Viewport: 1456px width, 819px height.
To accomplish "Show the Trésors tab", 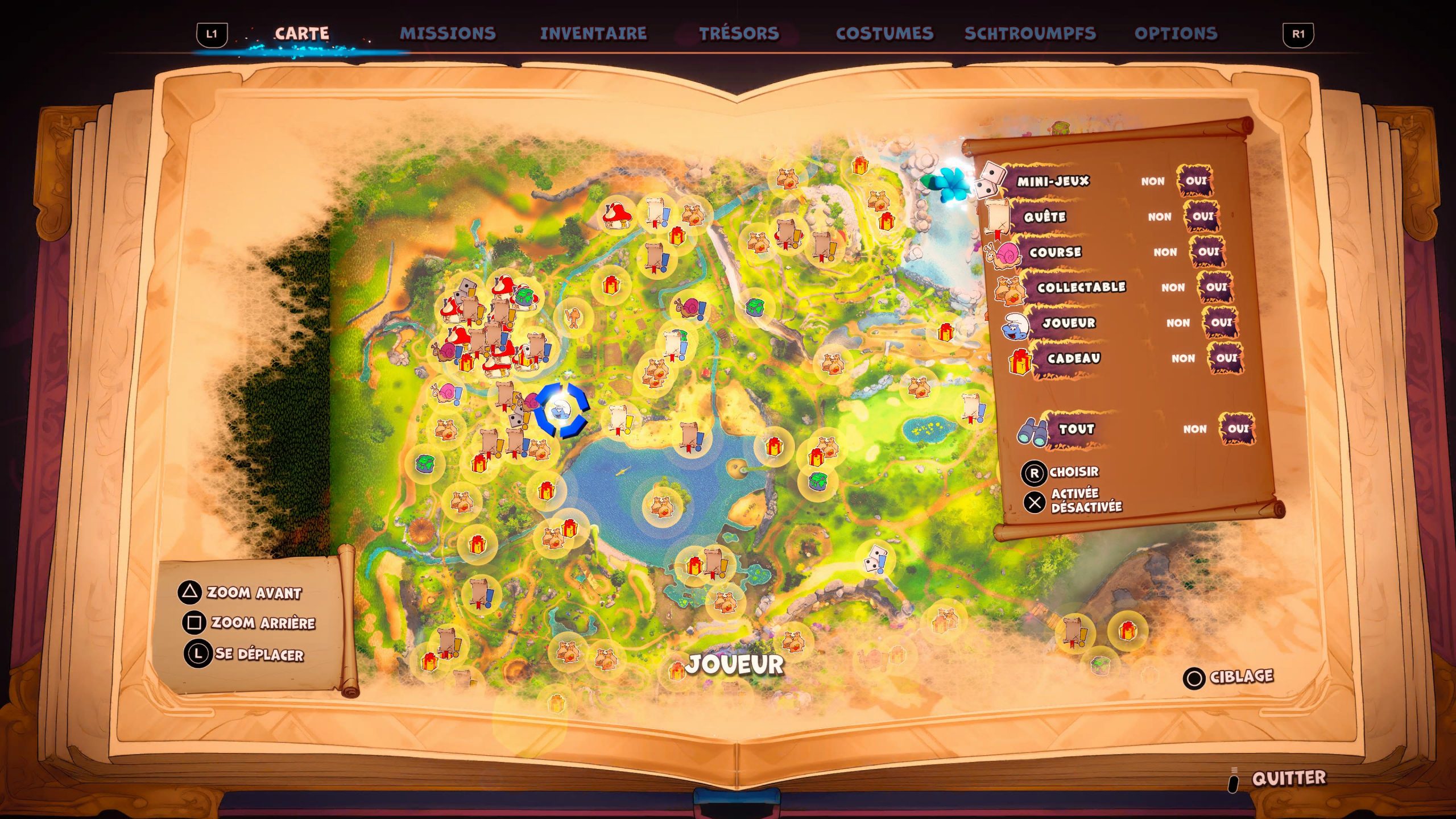I will click(739, 34).
